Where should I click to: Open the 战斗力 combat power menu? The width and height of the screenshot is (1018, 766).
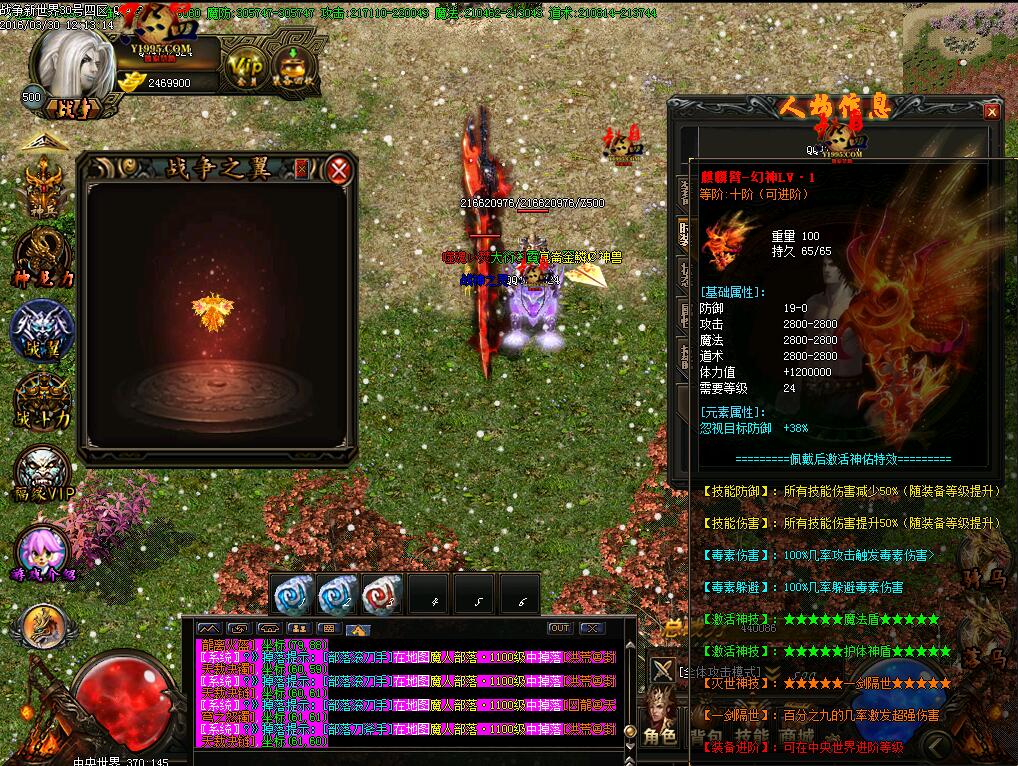(x=42, y=400)
